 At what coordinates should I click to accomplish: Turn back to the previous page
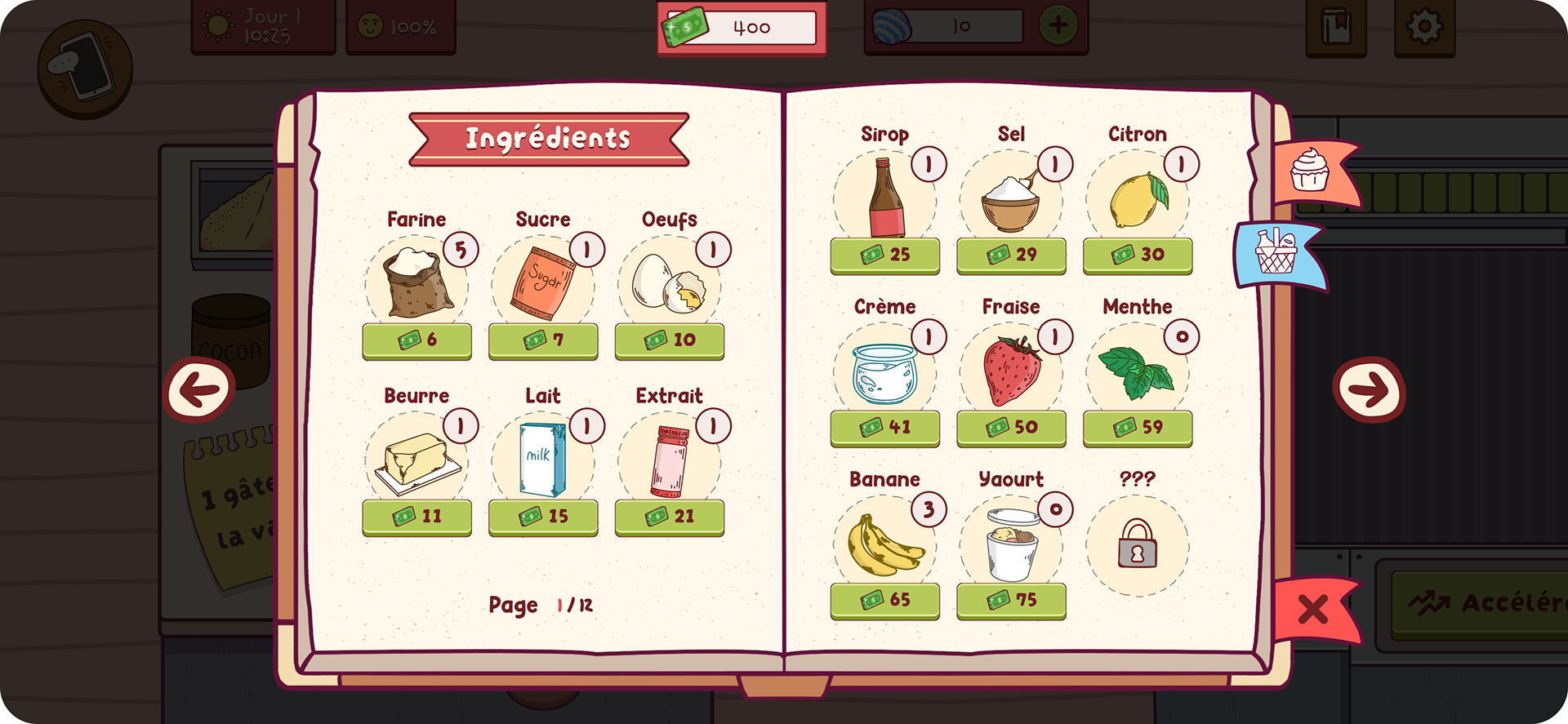199,389
